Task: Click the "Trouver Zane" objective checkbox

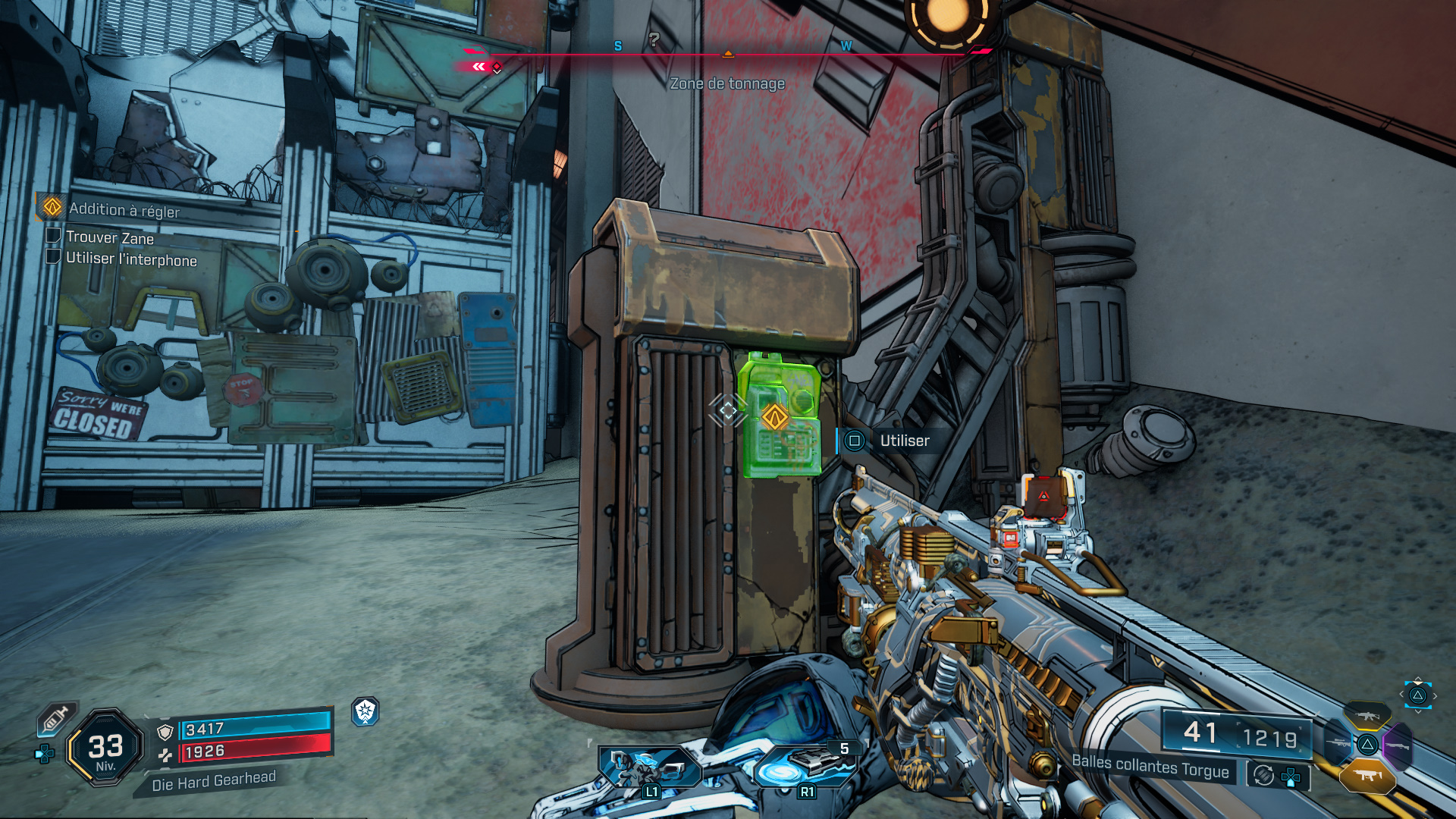Action: click(53, 236)
